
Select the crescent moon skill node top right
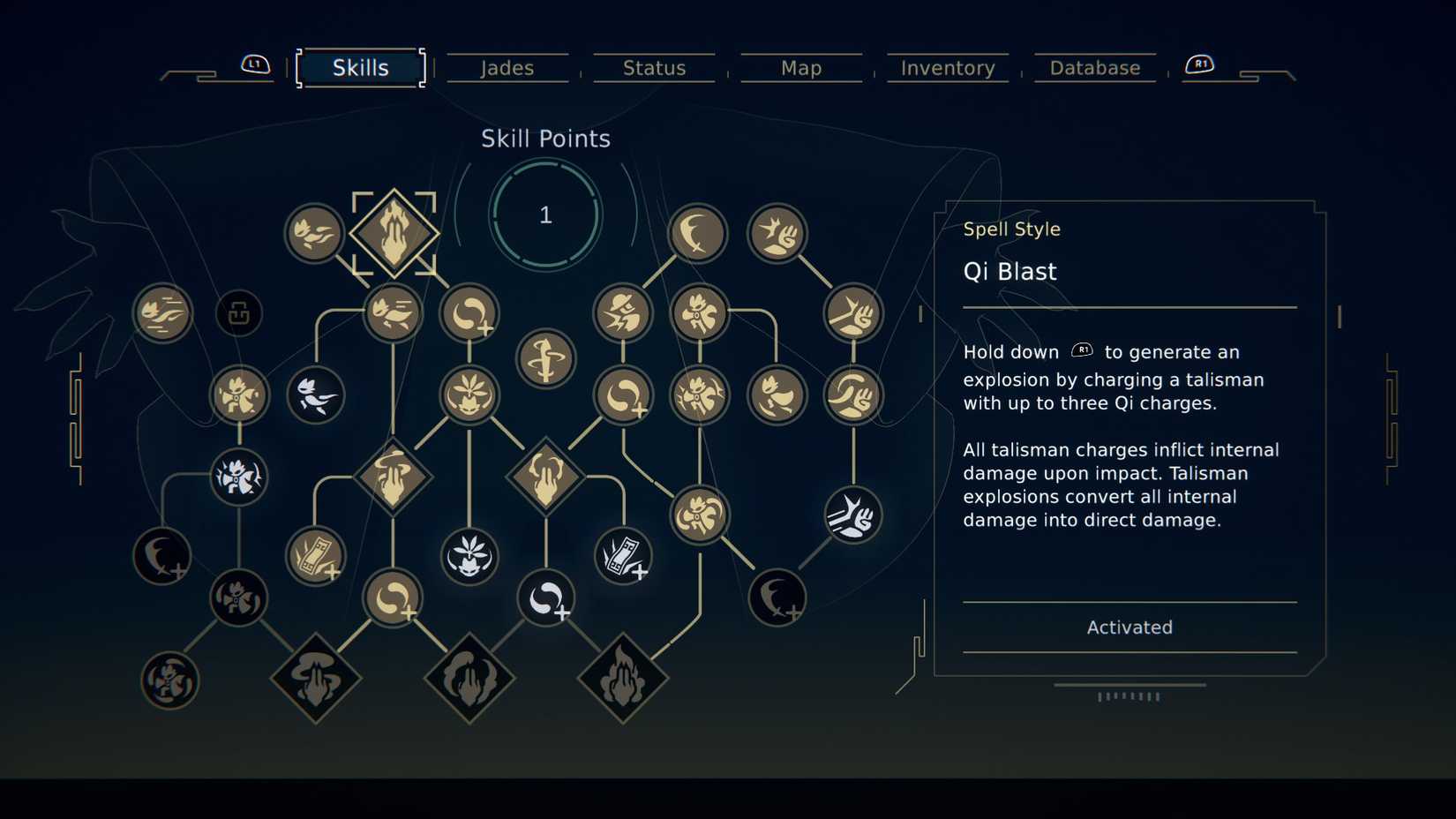point(698,234)
